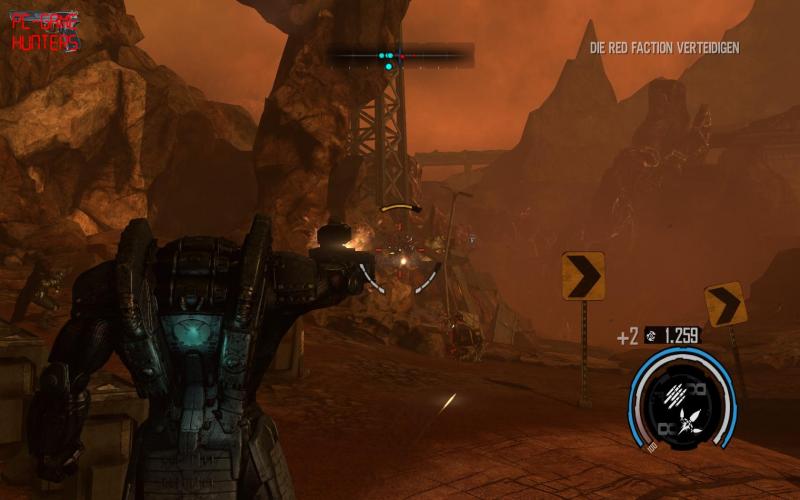
Task: Click the compass bar with cyan markers
Action: coord(403,56)
